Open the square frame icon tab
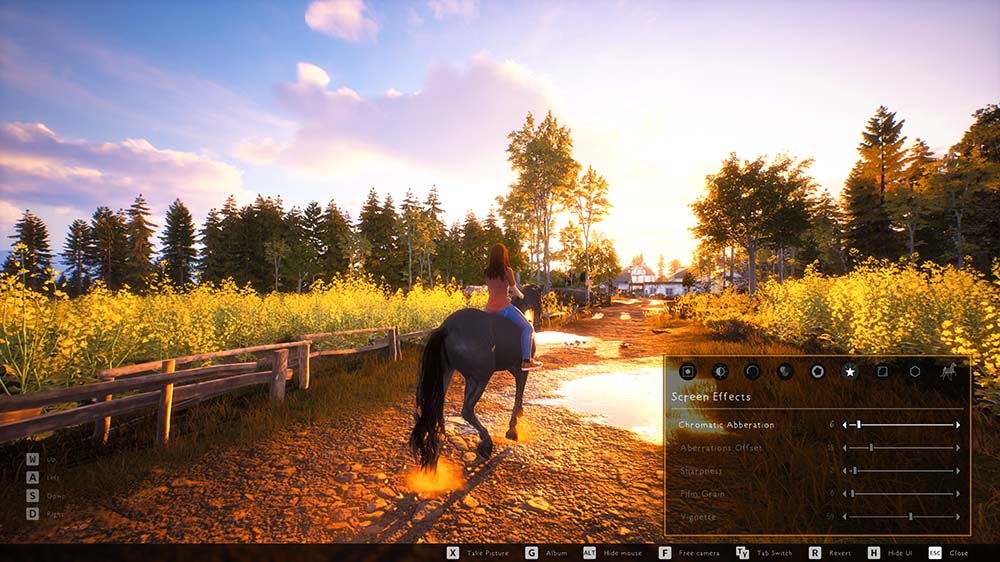This screenshot has width=1000, height=562. pyautogui.click(x=882, y=371)
